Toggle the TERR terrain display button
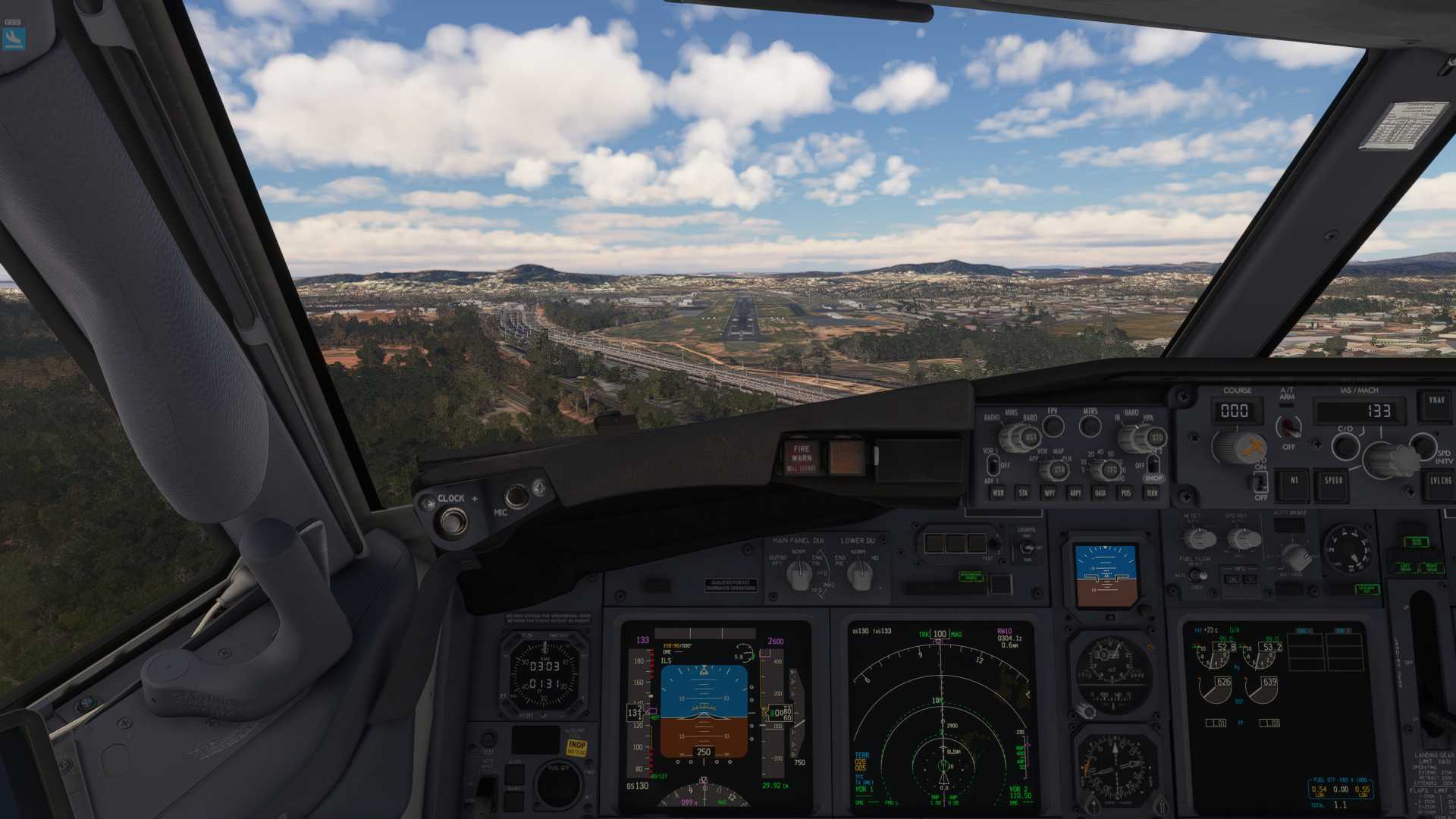This screenshot has height=819, width=1456. coord(1152,493)
